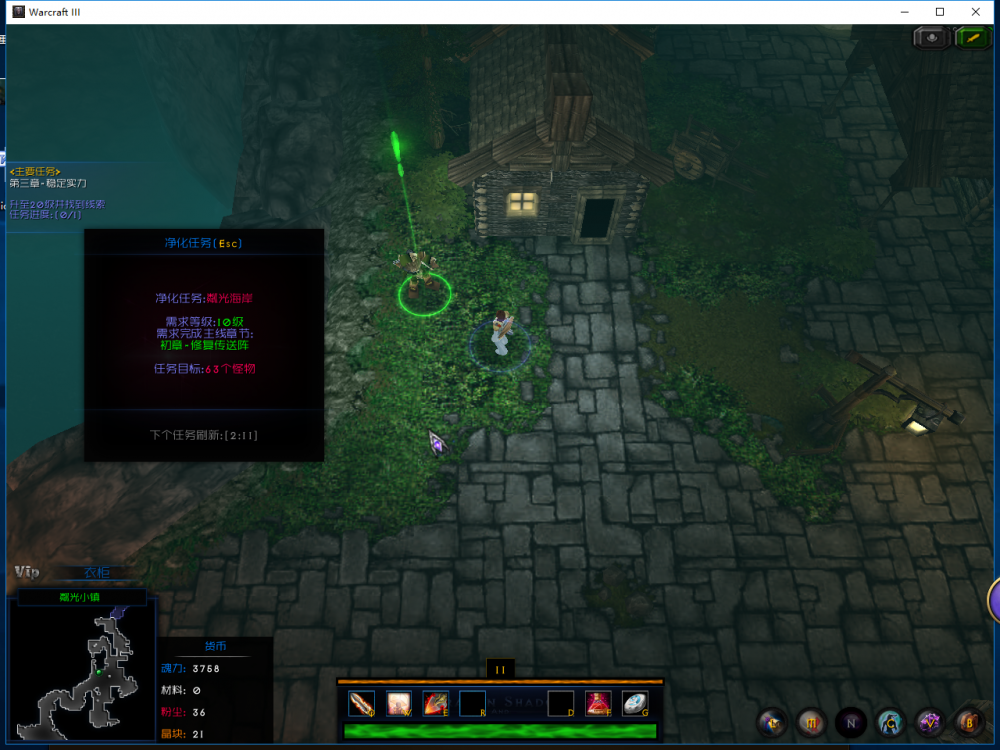This screenshot has width=1000, height=750.
Task: Cast the red E skill in the hotbar
Action: coord(435,704)
